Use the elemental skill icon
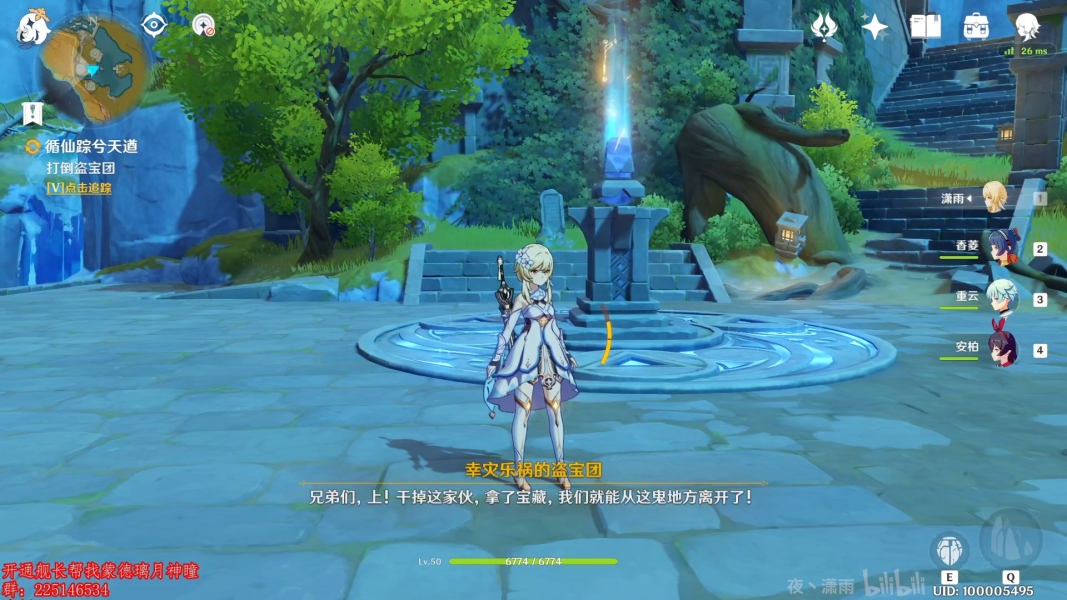Screen dimensions: 1067x600 pos(949,550)
